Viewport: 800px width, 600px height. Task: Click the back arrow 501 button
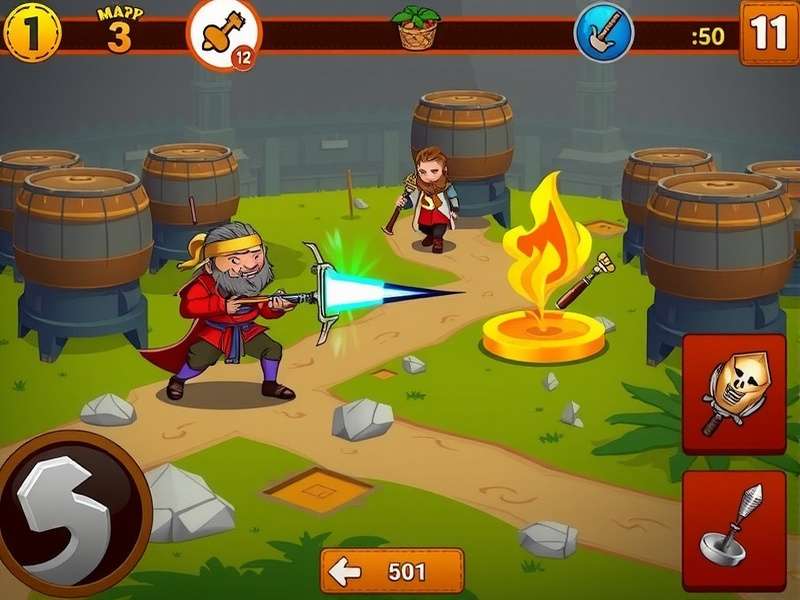[x=392, y=571]
